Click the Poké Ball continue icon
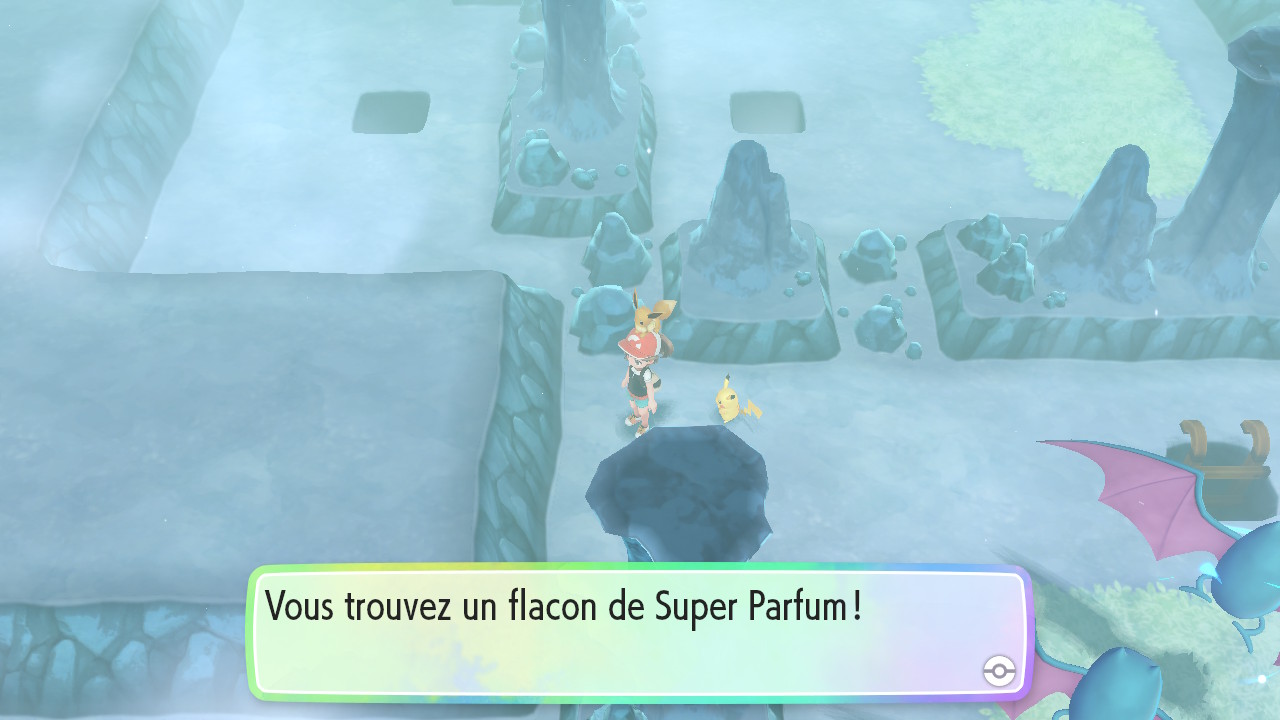 998,672
